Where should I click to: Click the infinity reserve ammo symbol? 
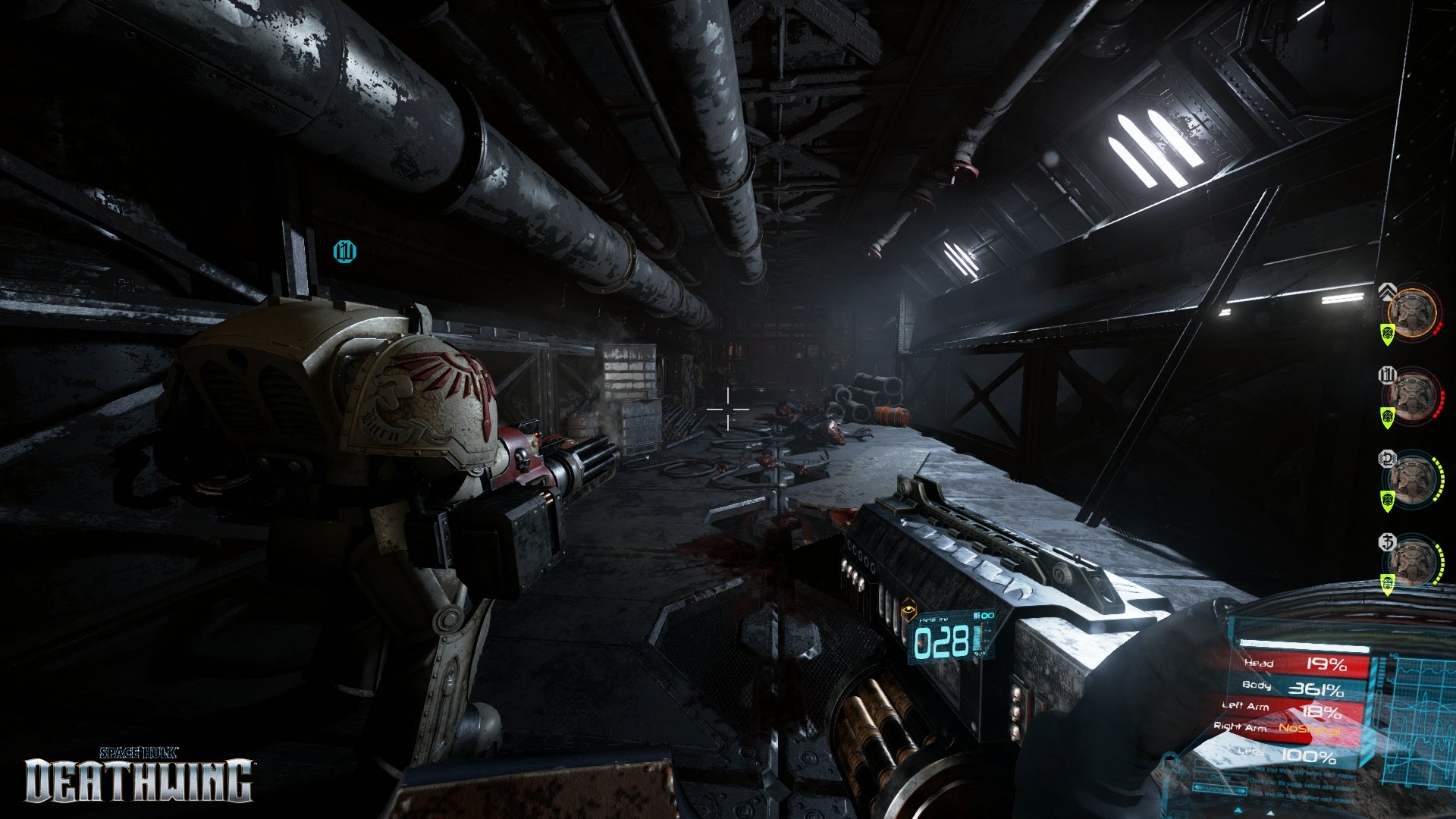(x=987, y=616)
